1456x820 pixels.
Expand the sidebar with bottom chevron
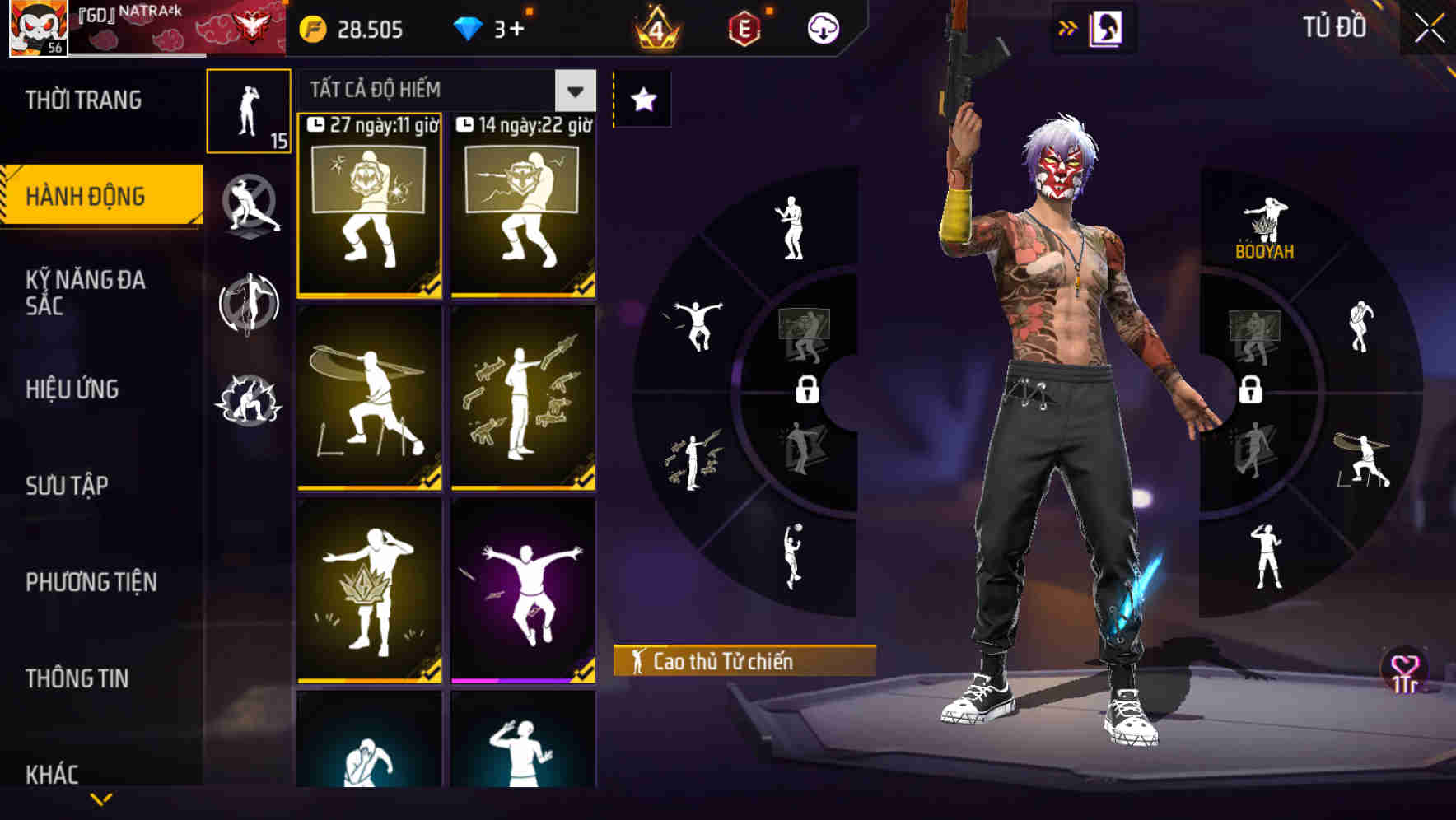tap(101, 798)
